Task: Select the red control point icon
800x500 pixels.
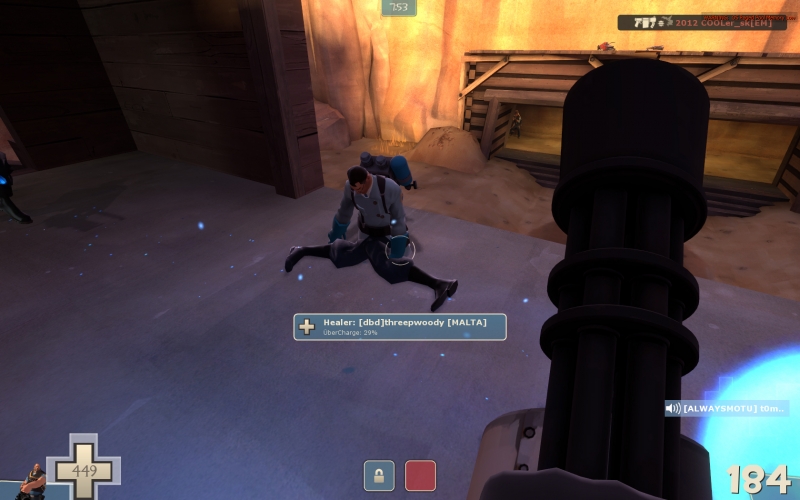Action: click(420, 476)
